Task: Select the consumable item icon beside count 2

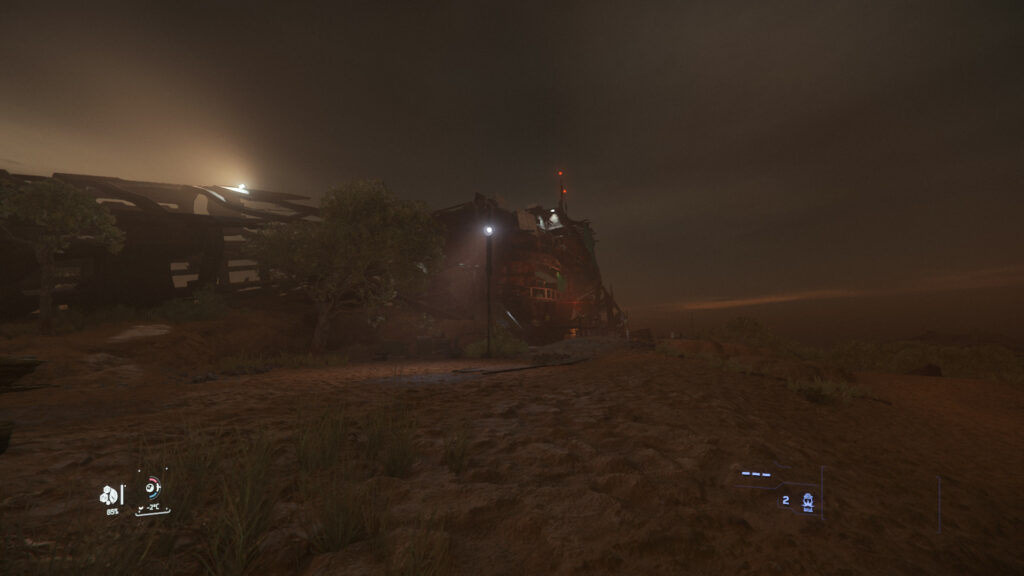Action: [807, 501]
